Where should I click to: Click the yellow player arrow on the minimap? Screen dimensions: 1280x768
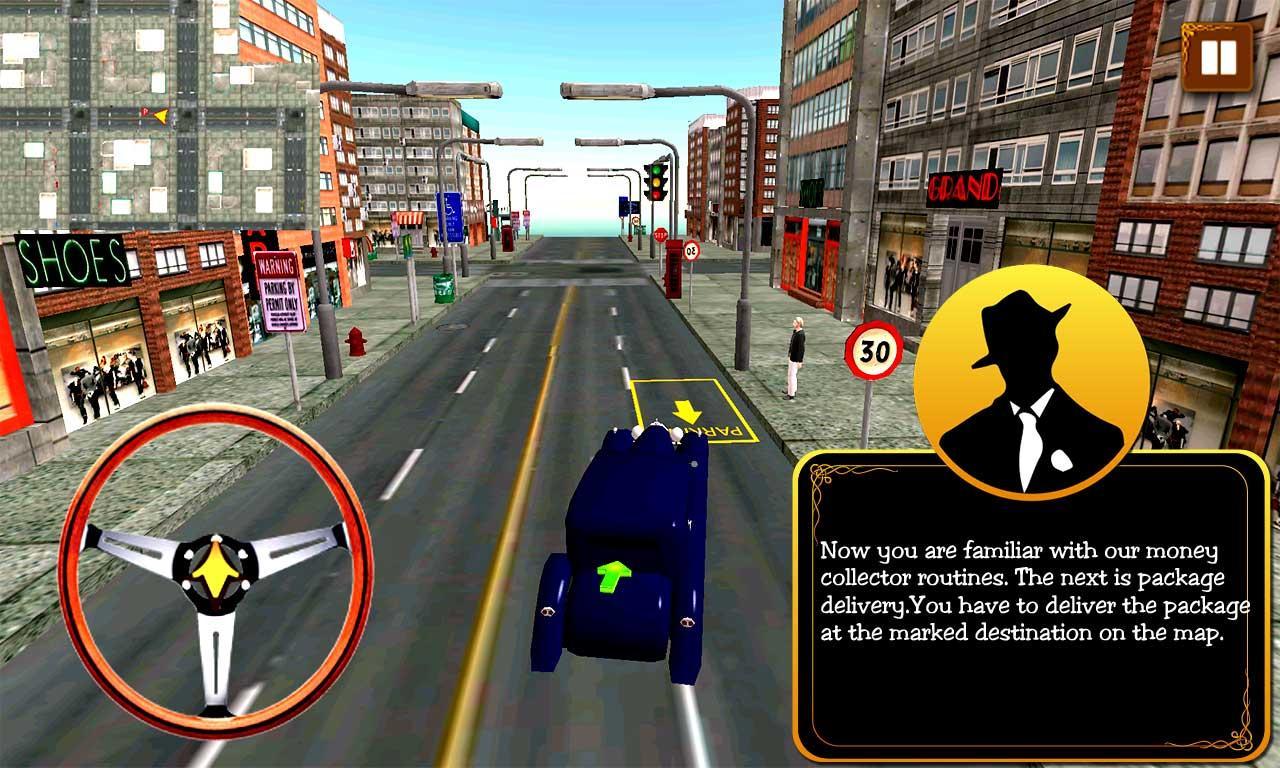pyautogui.click(x=159, y=117)
